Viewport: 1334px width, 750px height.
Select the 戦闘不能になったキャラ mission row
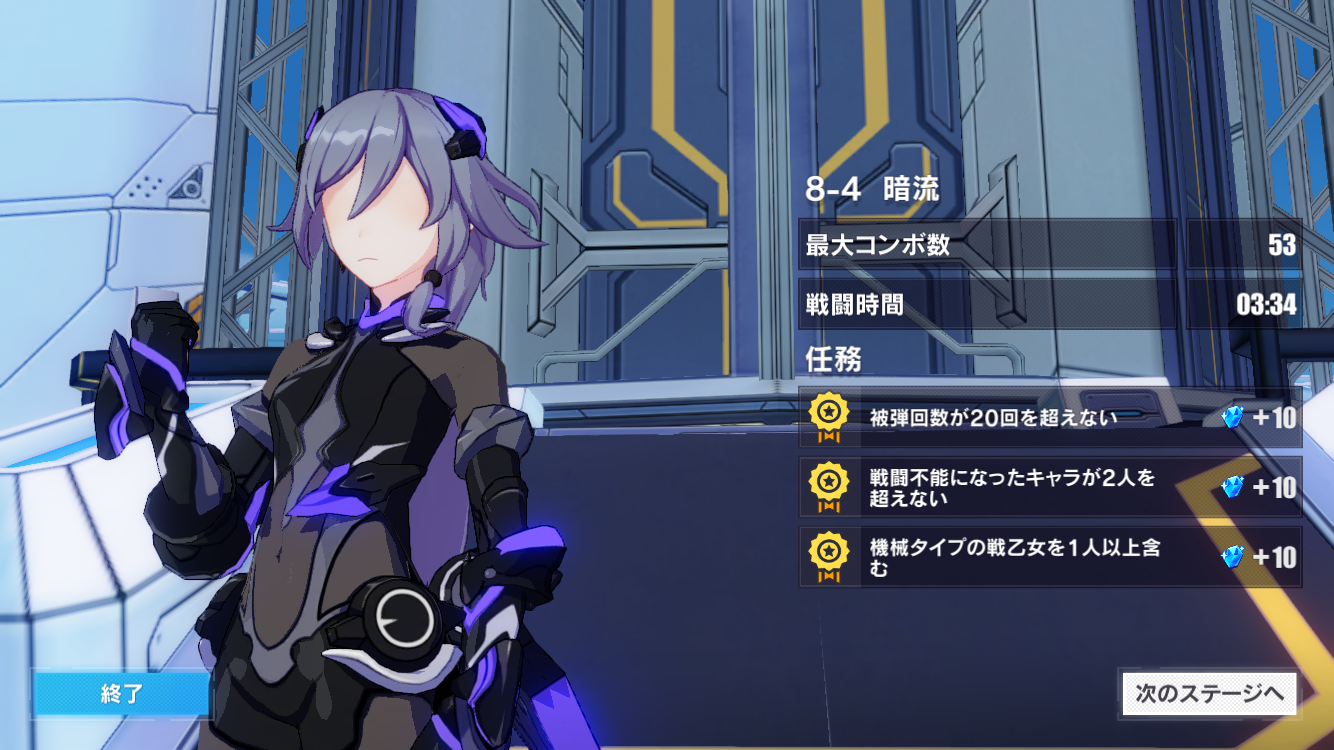point(1050,487)
